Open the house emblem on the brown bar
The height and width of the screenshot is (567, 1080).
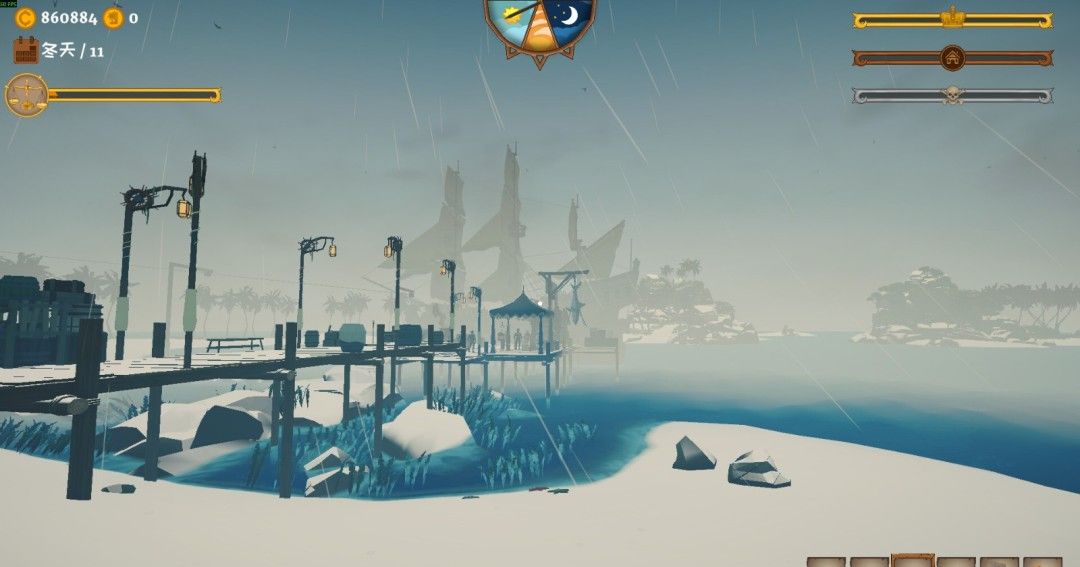click(x=952, y=58)
